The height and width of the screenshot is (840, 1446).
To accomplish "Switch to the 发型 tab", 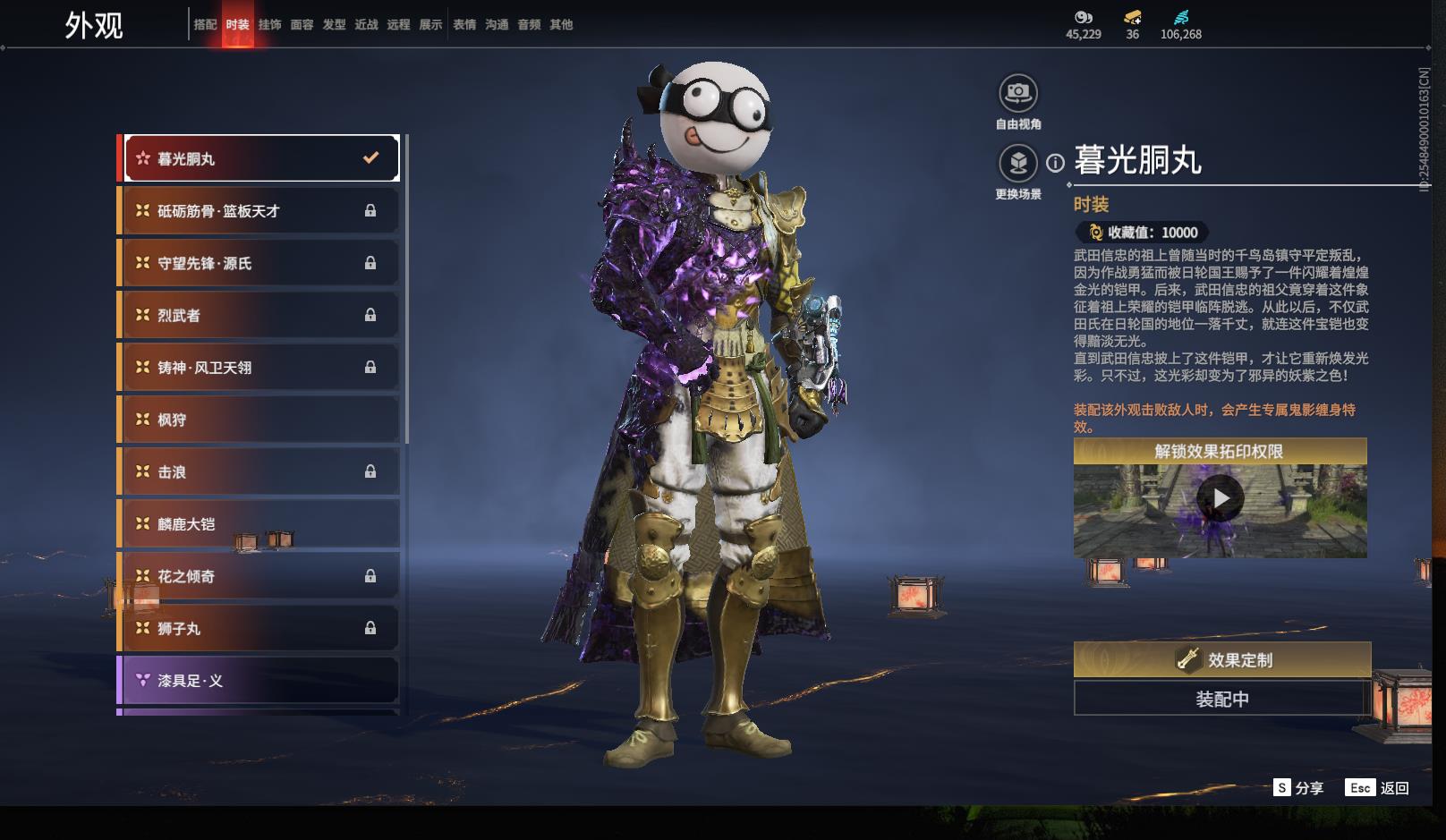I will click(334, 25).
